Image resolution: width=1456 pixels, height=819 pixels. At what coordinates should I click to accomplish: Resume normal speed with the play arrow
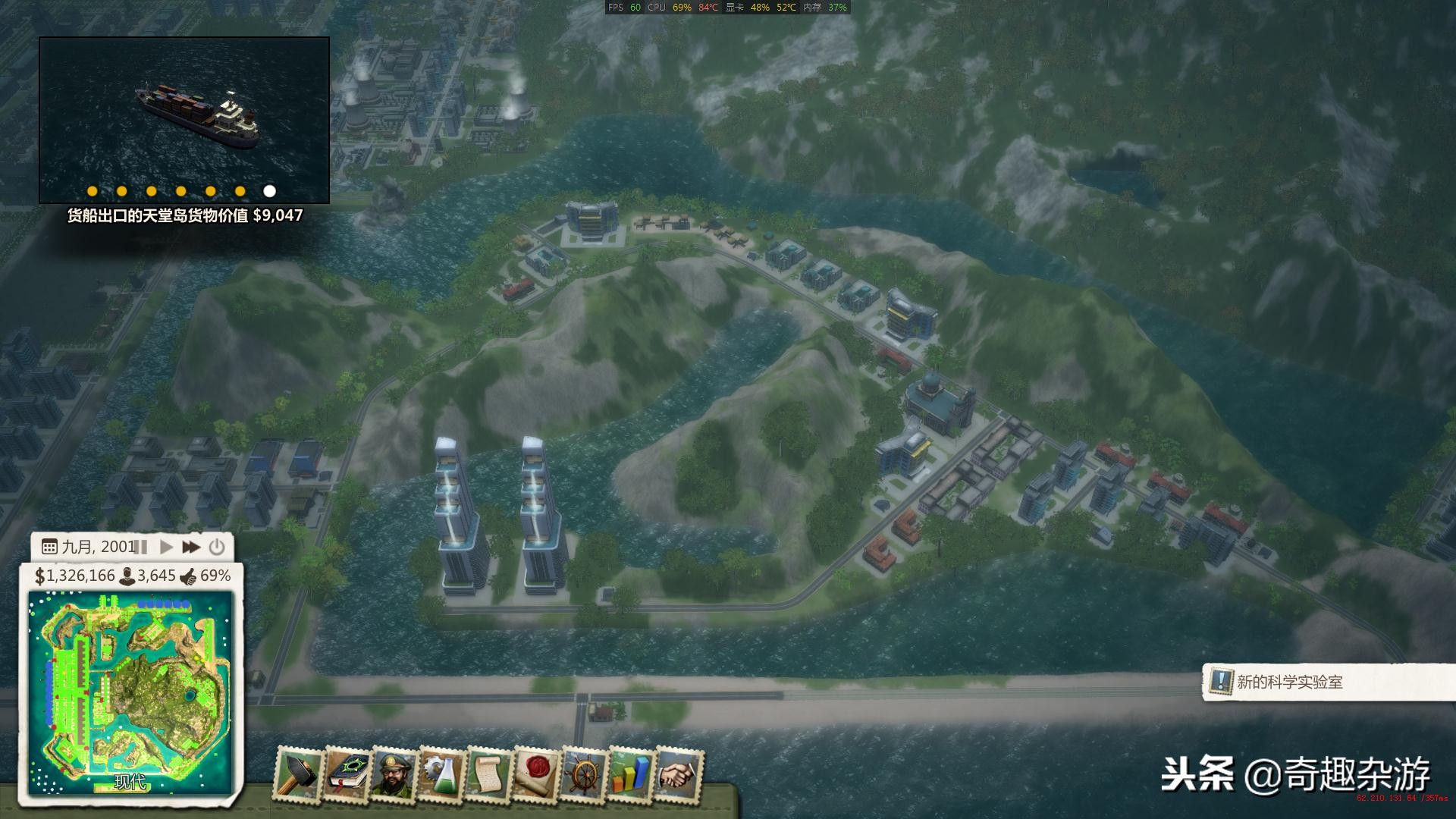(x=168, y=547)
